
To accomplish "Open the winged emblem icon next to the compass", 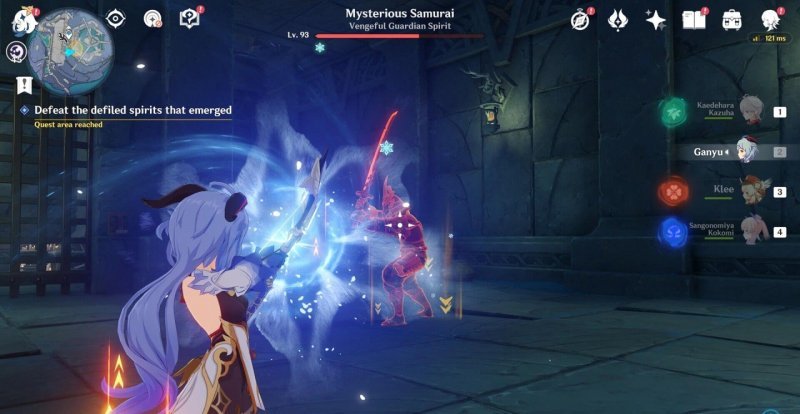I will pos(618,19).
